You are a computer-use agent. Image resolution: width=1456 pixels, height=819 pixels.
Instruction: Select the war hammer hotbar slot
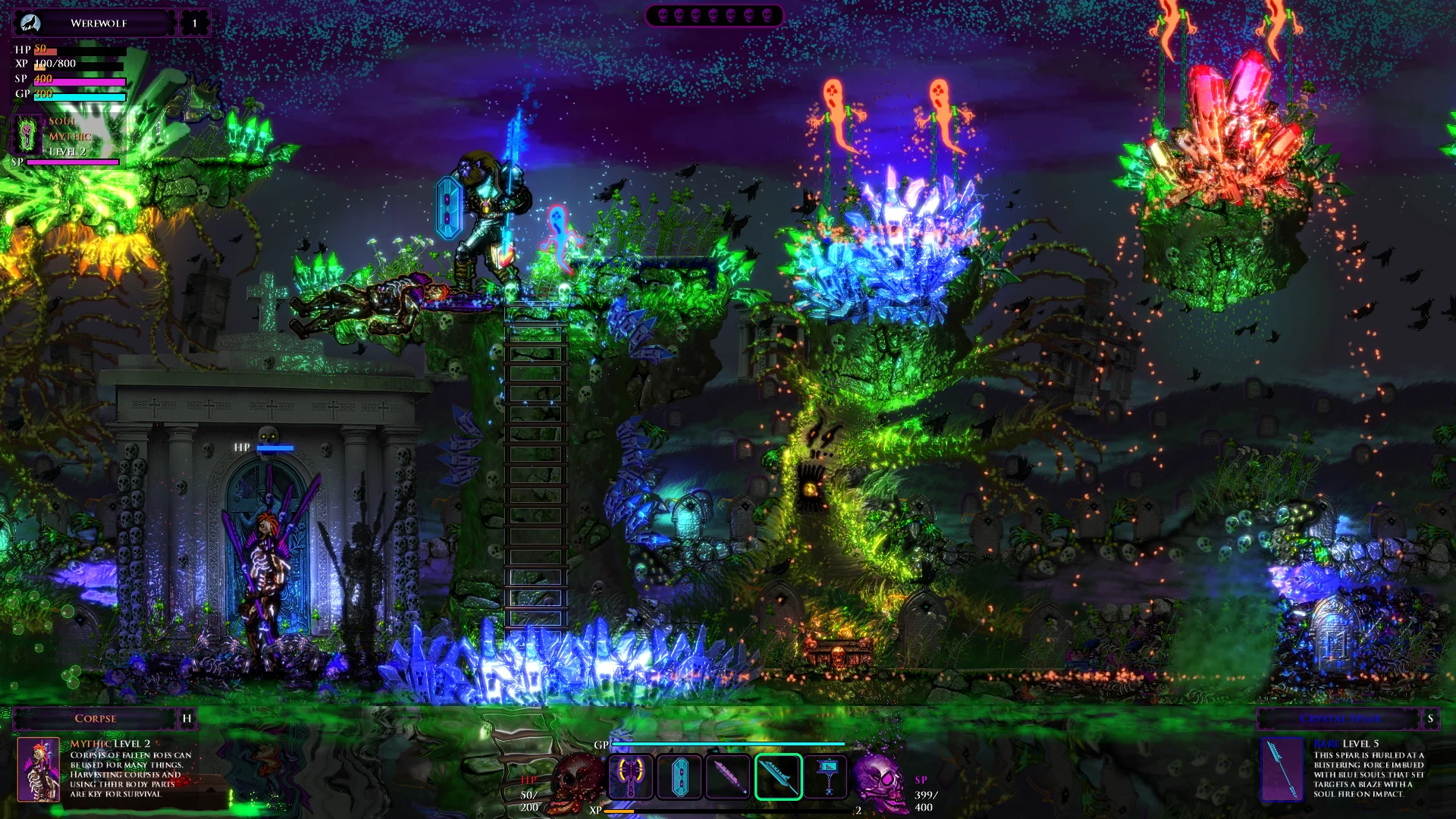point(827,777)
